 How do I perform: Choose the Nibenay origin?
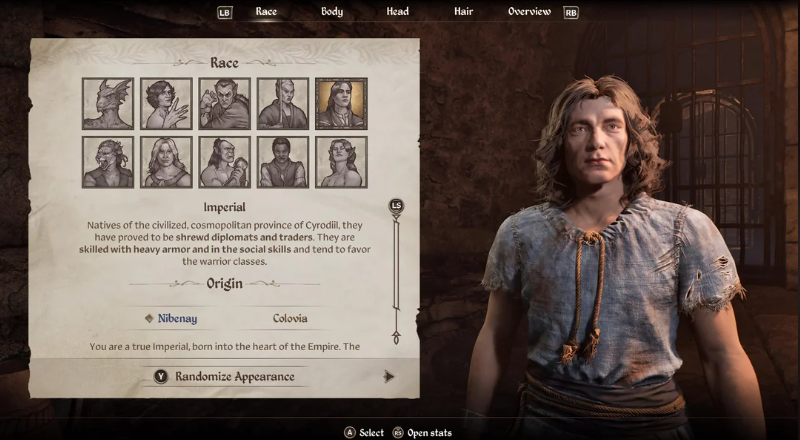click(177, 318)
